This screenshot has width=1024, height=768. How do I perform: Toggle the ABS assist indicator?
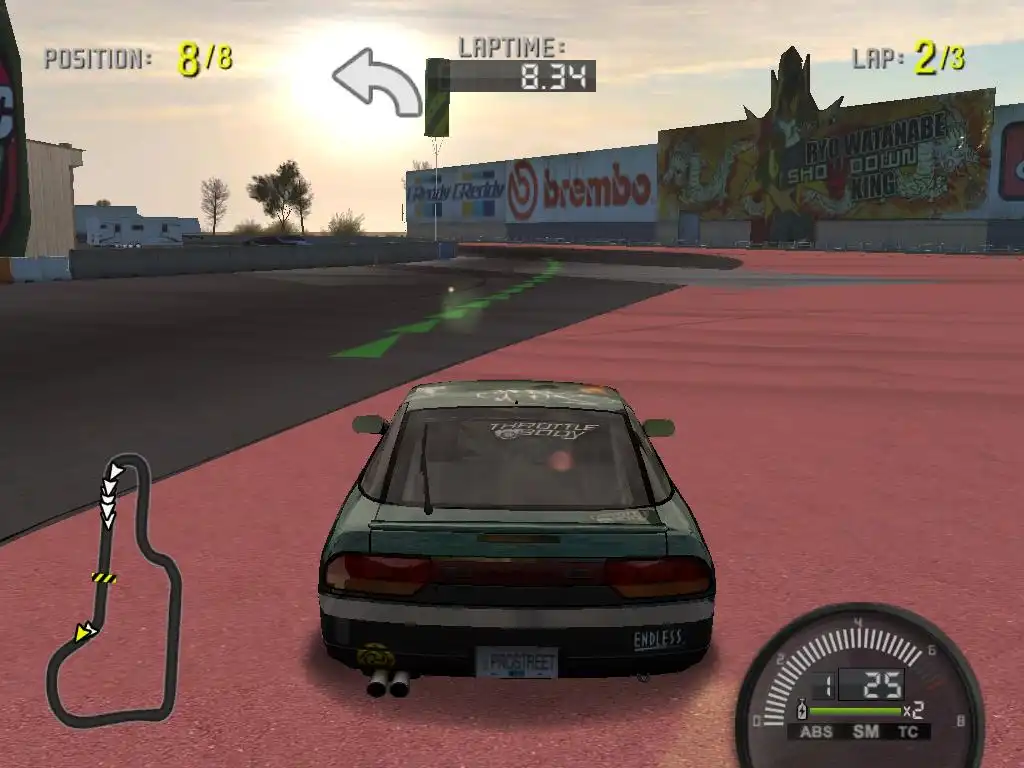pos(814,732)
